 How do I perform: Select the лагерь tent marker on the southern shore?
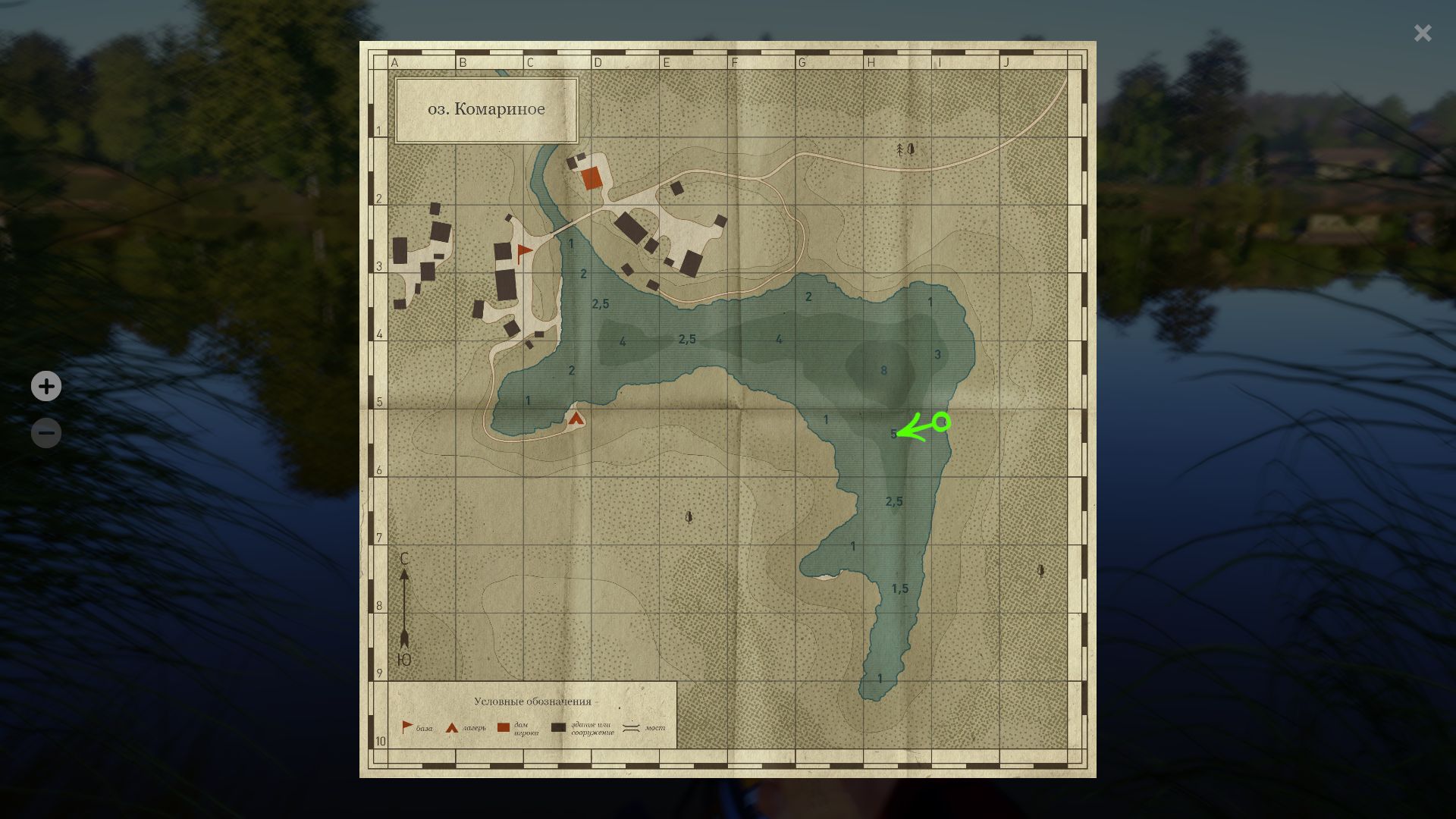pyautogui.click(x=575, y=416)
